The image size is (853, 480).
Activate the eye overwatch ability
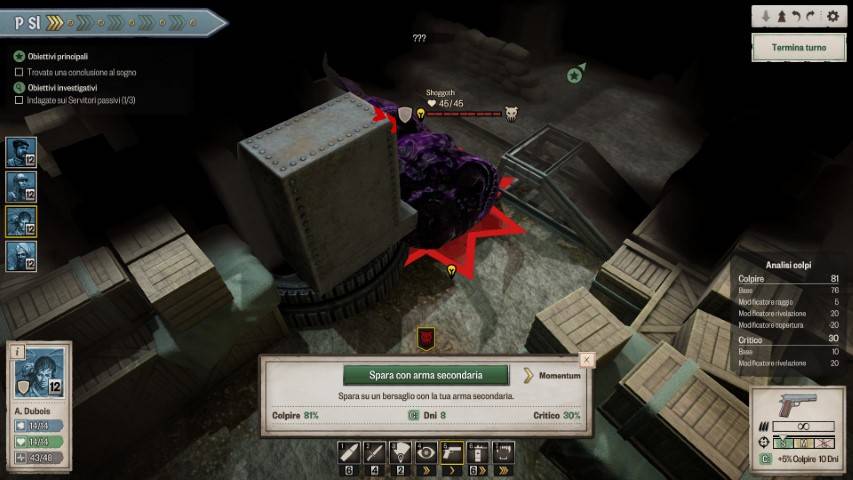[x=426, y=452]
